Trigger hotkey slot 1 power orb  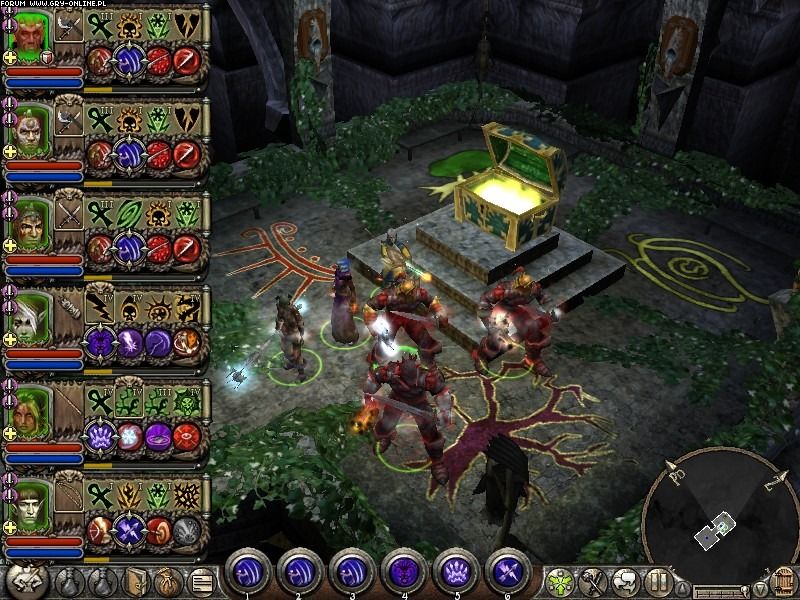(245, 571)
